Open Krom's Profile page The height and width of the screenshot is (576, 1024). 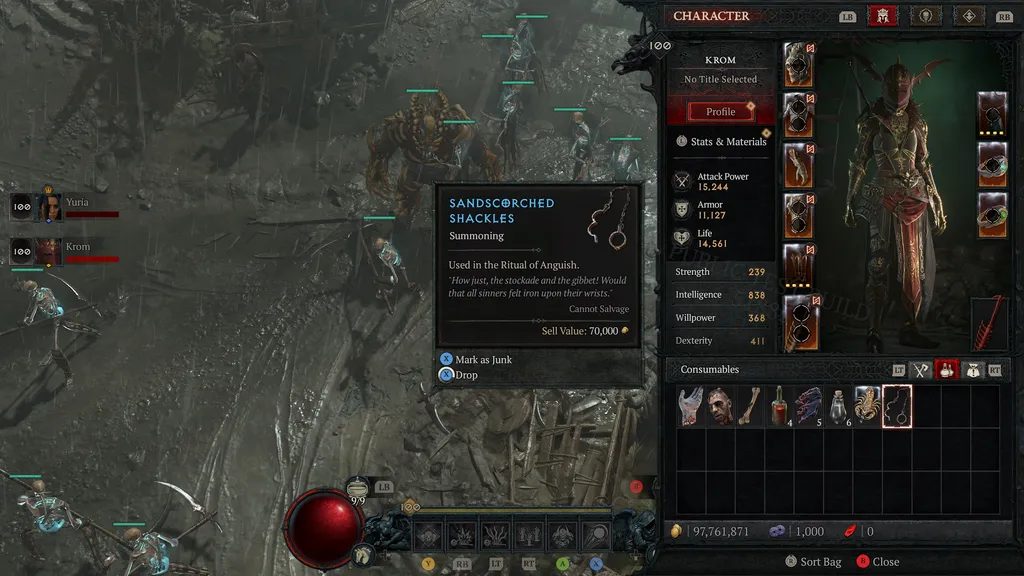(720, 111)
